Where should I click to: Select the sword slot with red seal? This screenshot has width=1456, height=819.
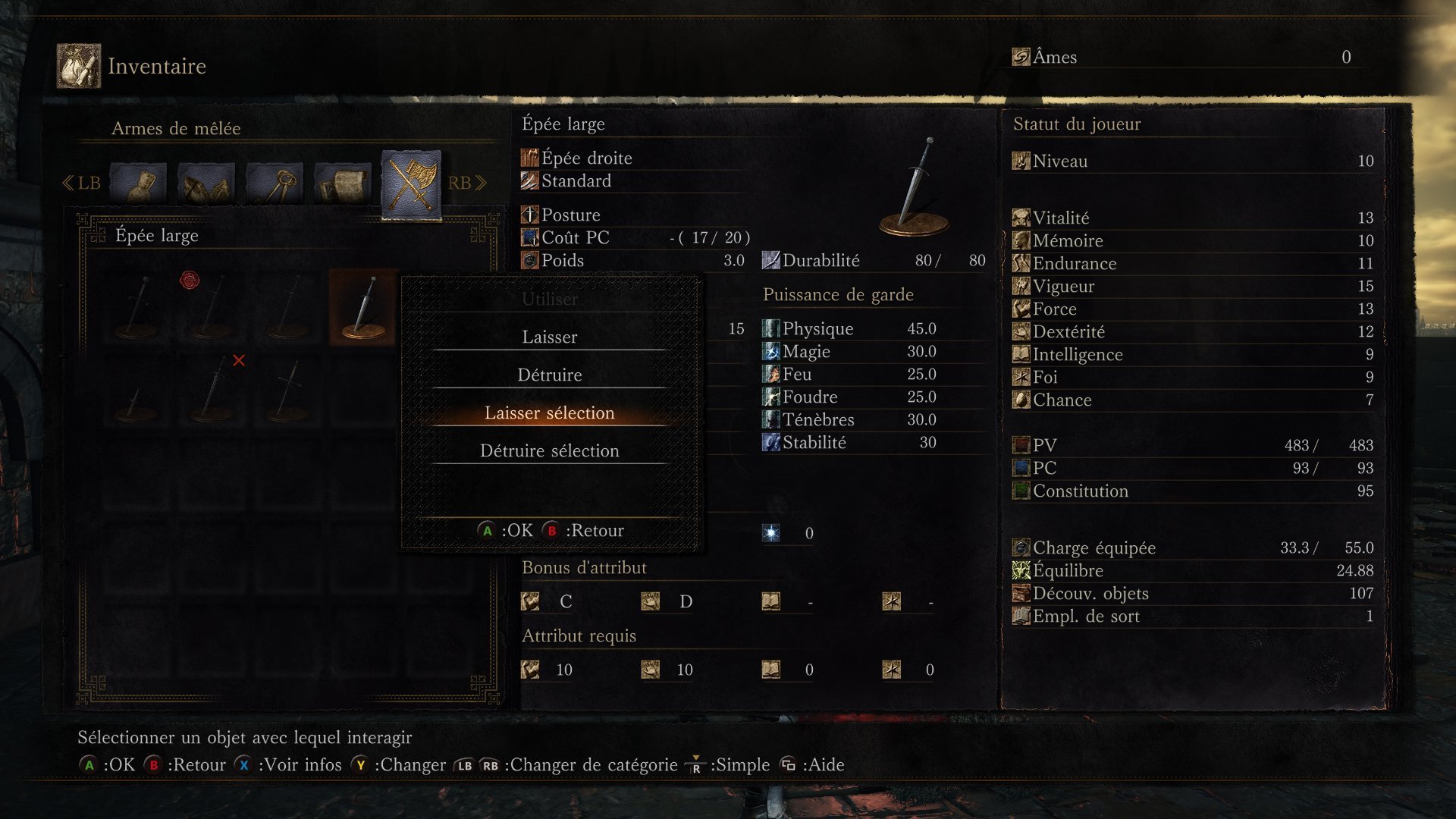click(x=212, y=307)
